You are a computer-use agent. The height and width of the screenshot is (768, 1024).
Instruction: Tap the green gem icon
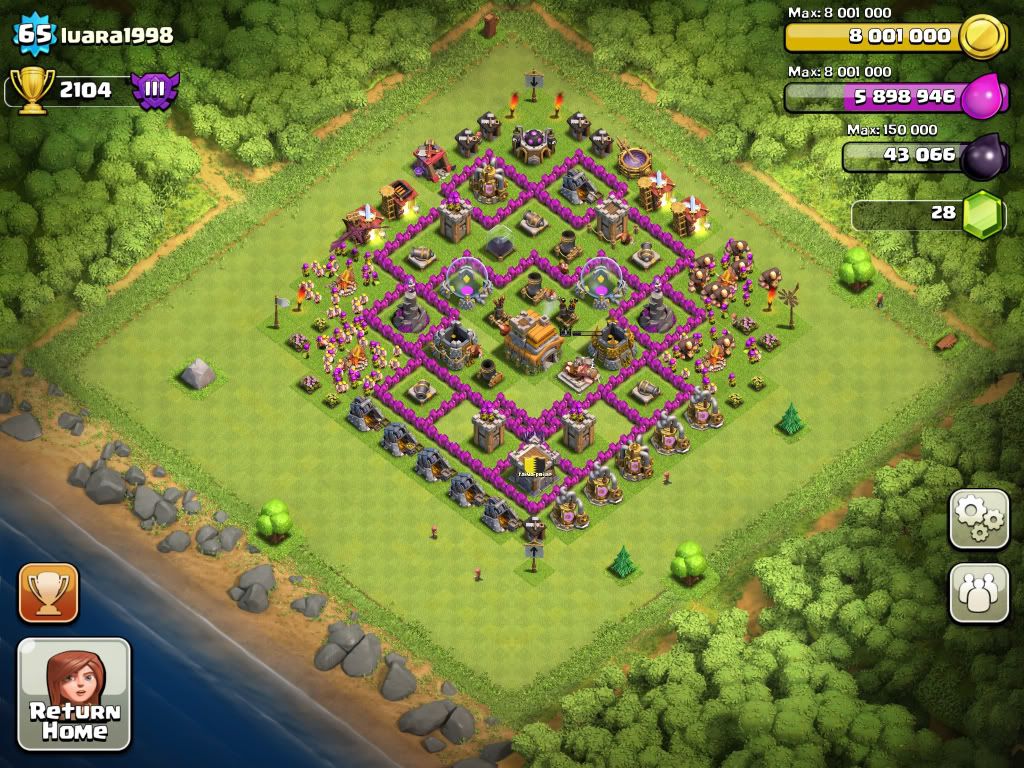983,214
